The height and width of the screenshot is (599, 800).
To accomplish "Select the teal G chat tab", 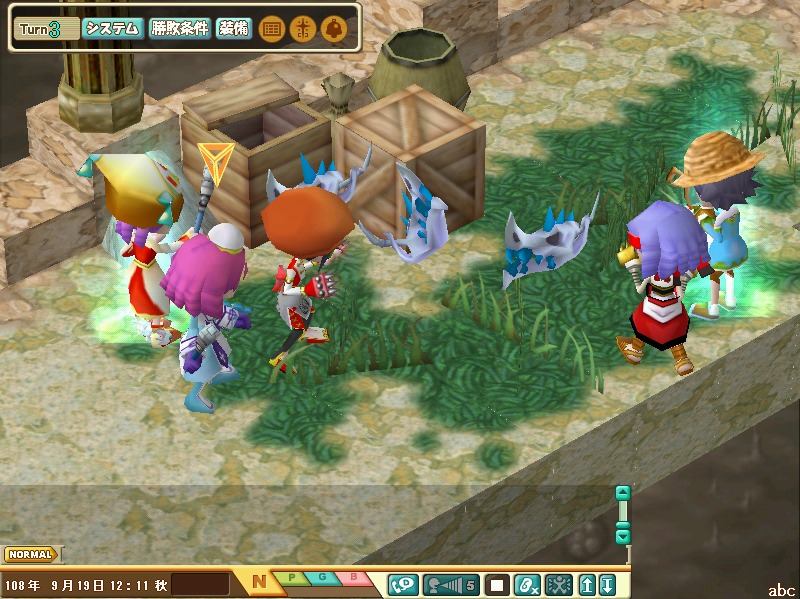I will point(323,578).
